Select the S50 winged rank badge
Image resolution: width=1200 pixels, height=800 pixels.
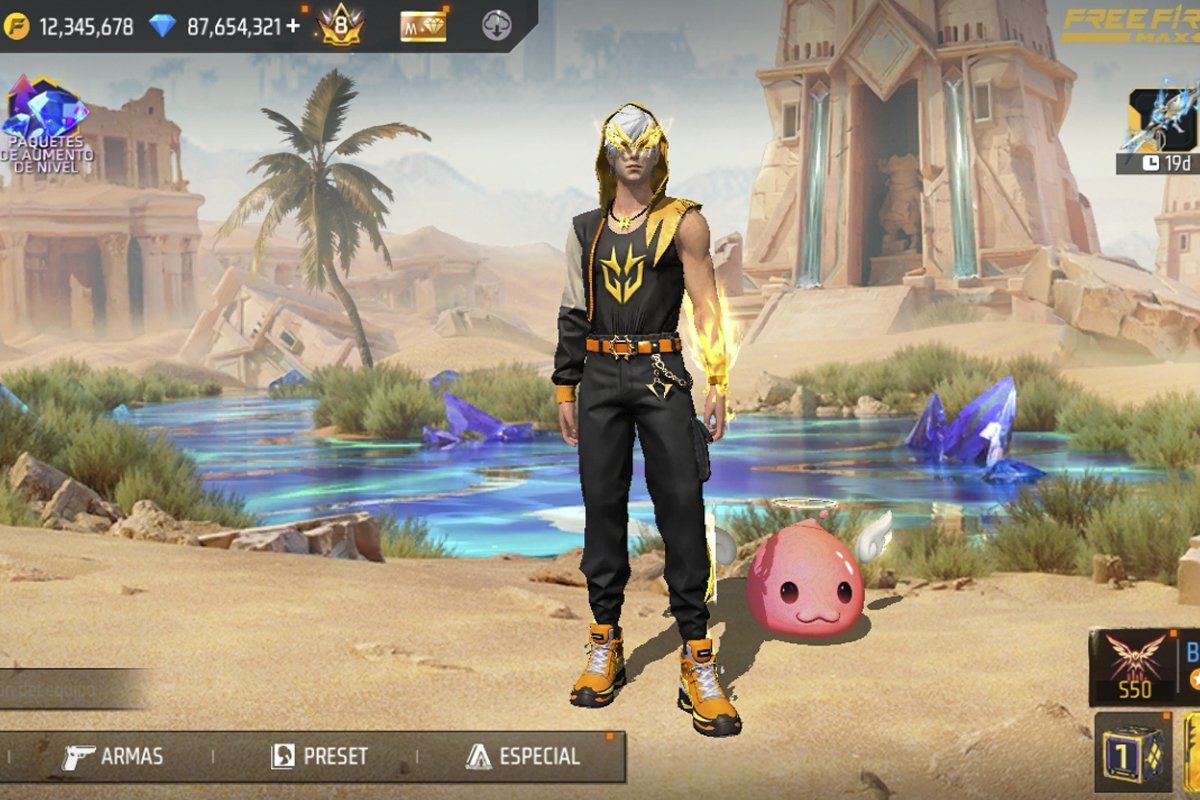1135,666
